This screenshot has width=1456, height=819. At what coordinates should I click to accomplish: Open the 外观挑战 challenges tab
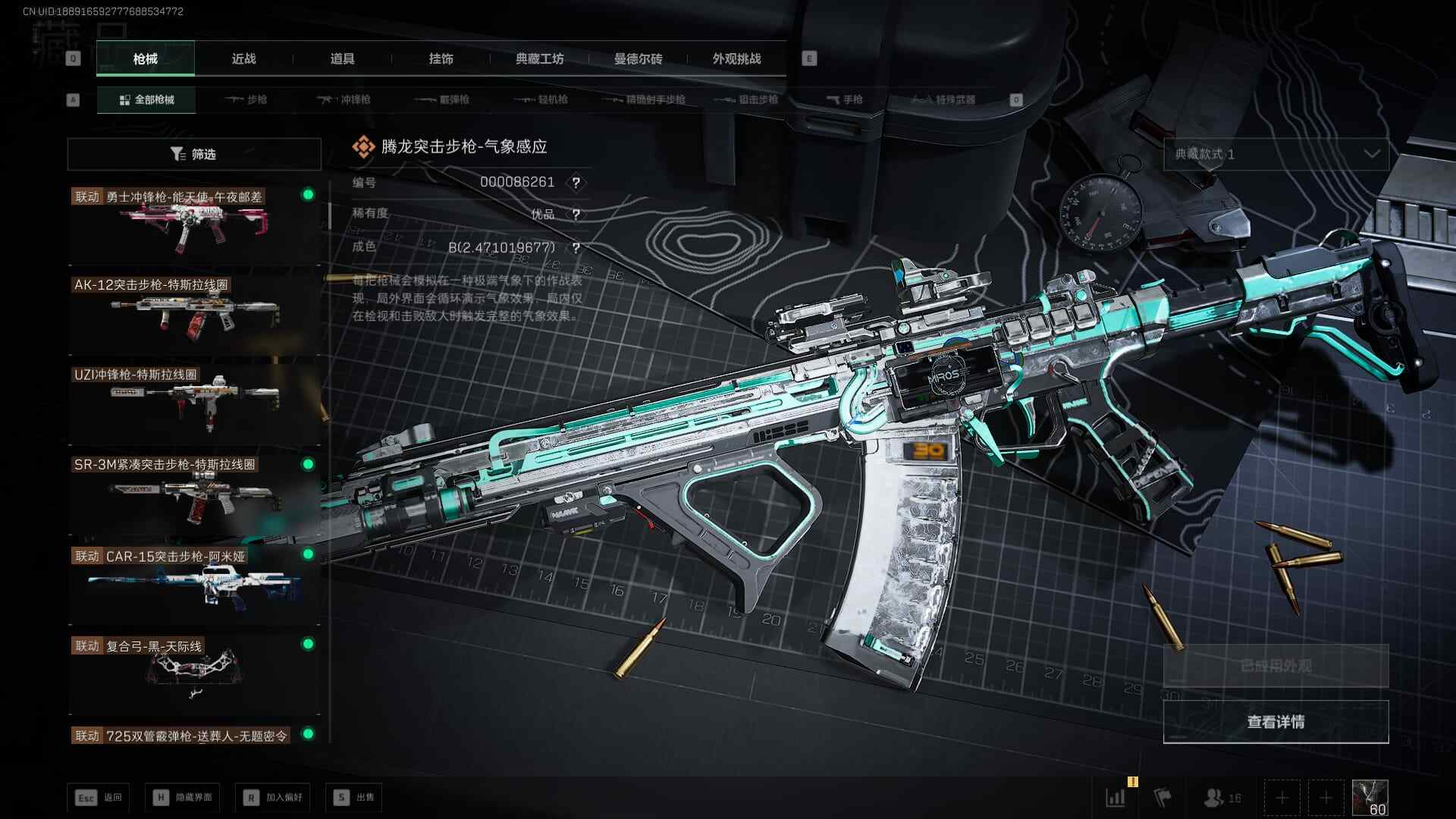(x=736, y=58)
